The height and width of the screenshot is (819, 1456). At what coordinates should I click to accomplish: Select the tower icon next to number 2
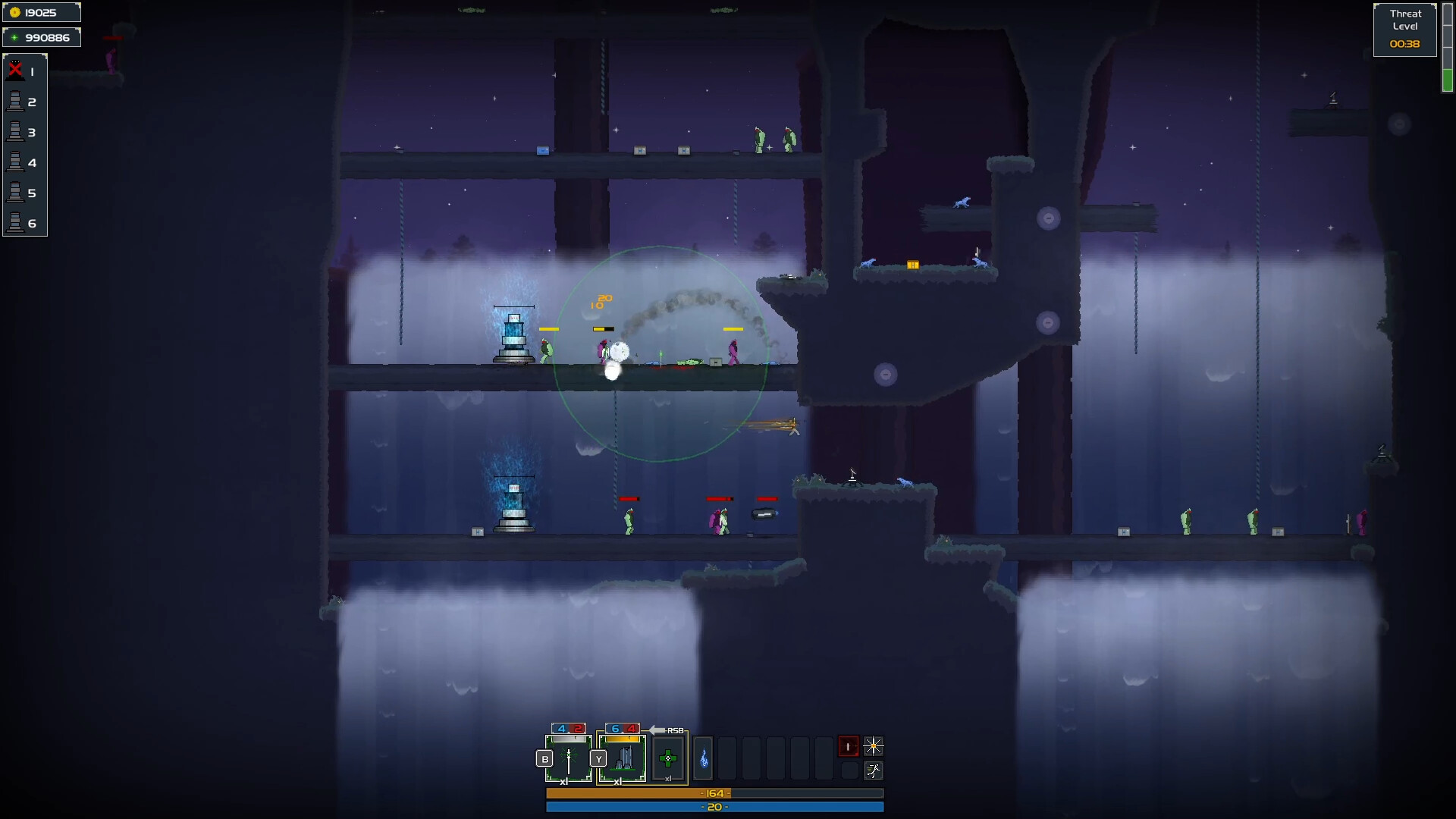(x=15, y=102)
